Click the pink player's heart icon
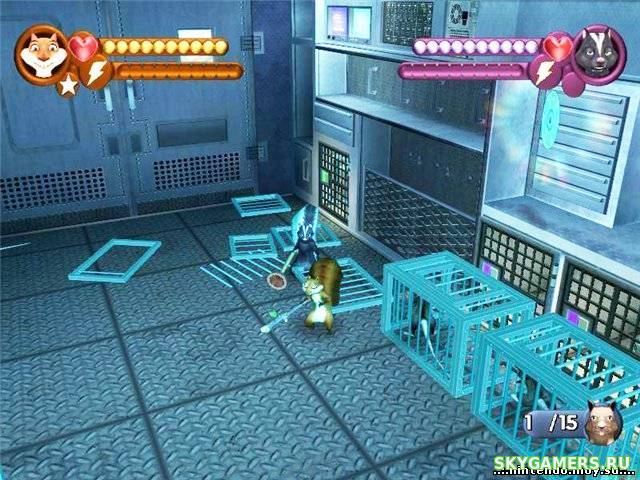The image size is (640, 480). tap(558, 46)
